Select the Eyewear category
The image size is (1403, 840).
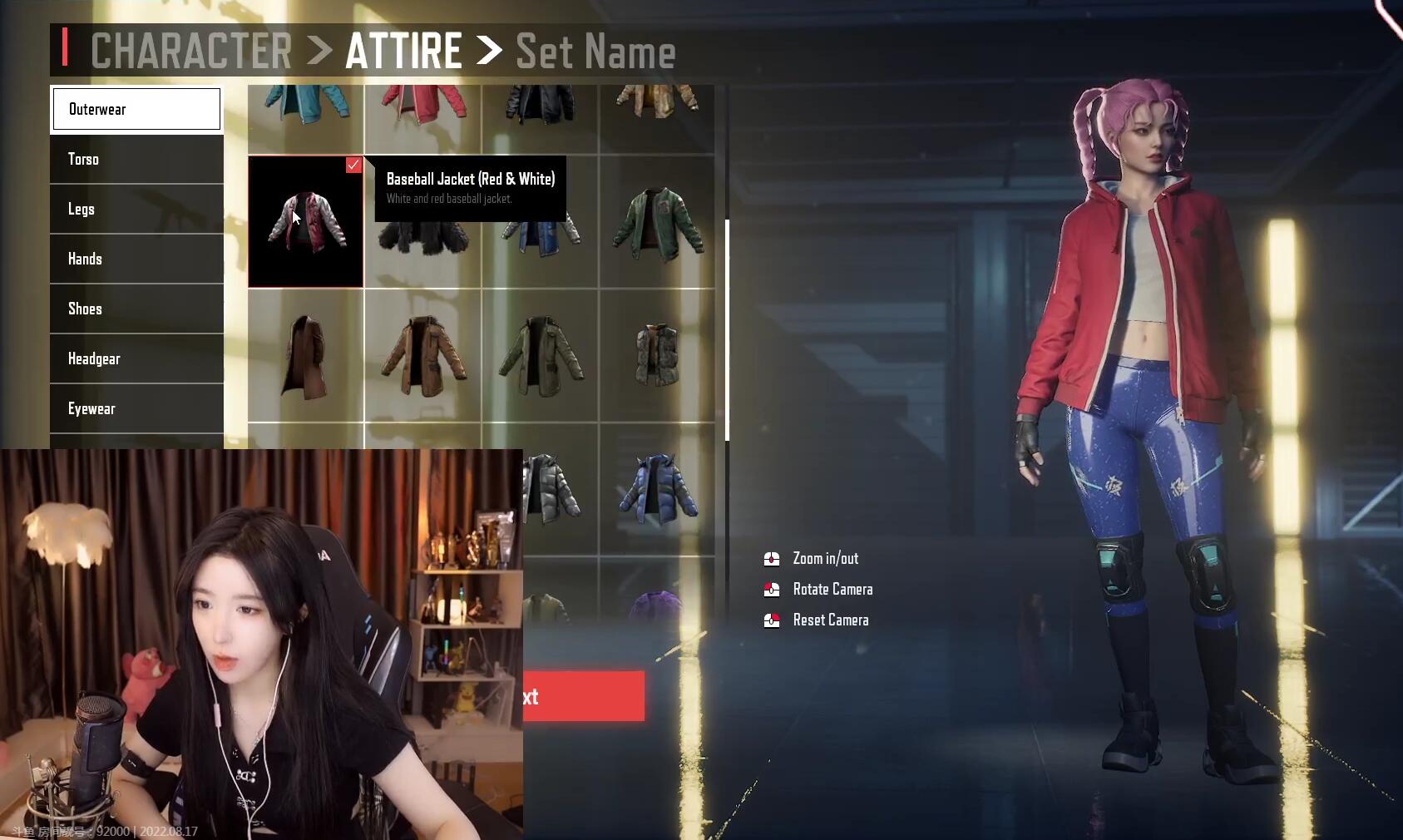[136, 408]
